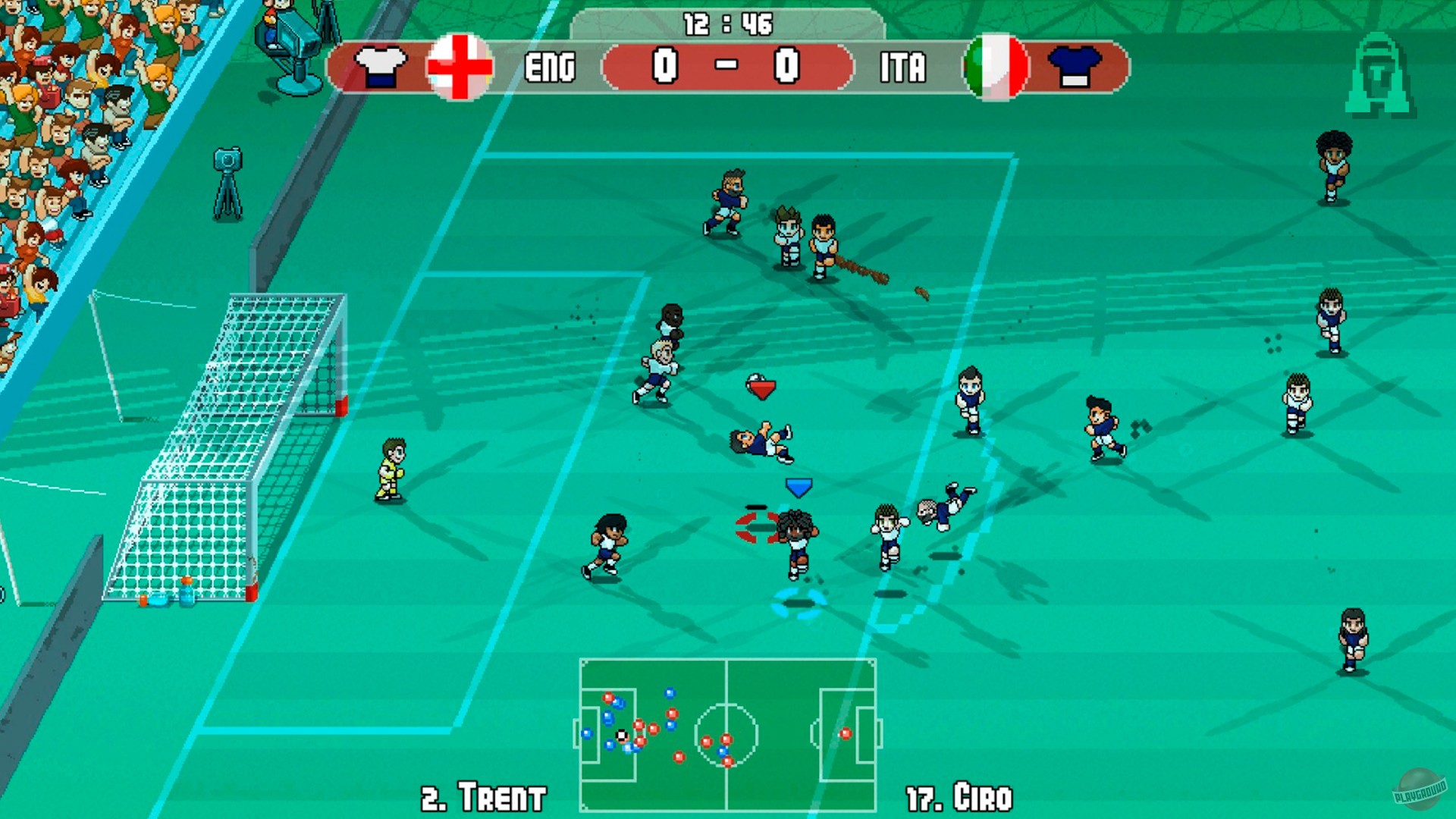Image resolution: width=1456 pixels, height=819 pixels.
Task: Click the Italy flag emblem
Action: 996,67
